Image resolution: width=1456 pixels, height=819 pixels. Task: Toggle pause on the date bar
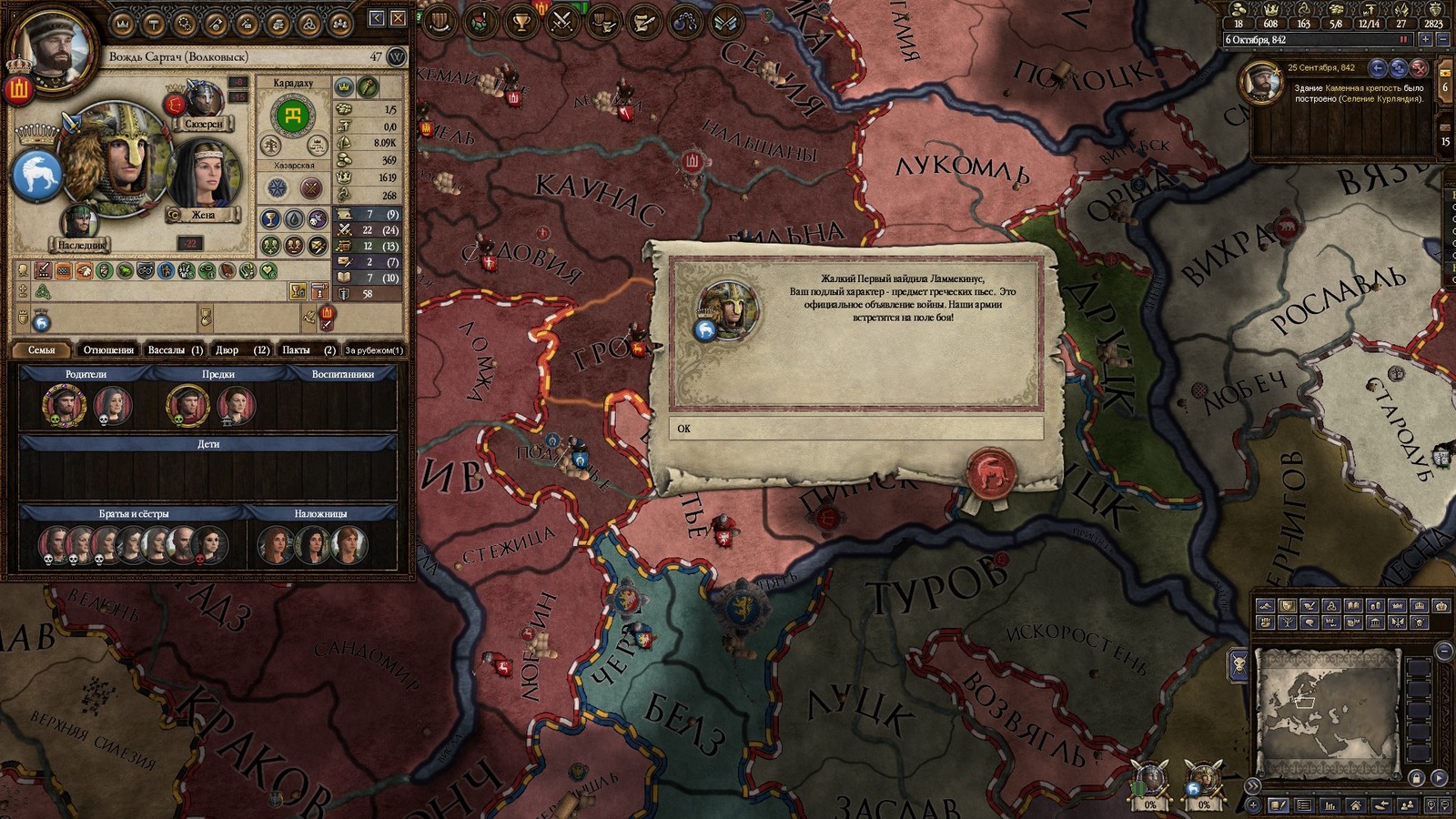1403,40
